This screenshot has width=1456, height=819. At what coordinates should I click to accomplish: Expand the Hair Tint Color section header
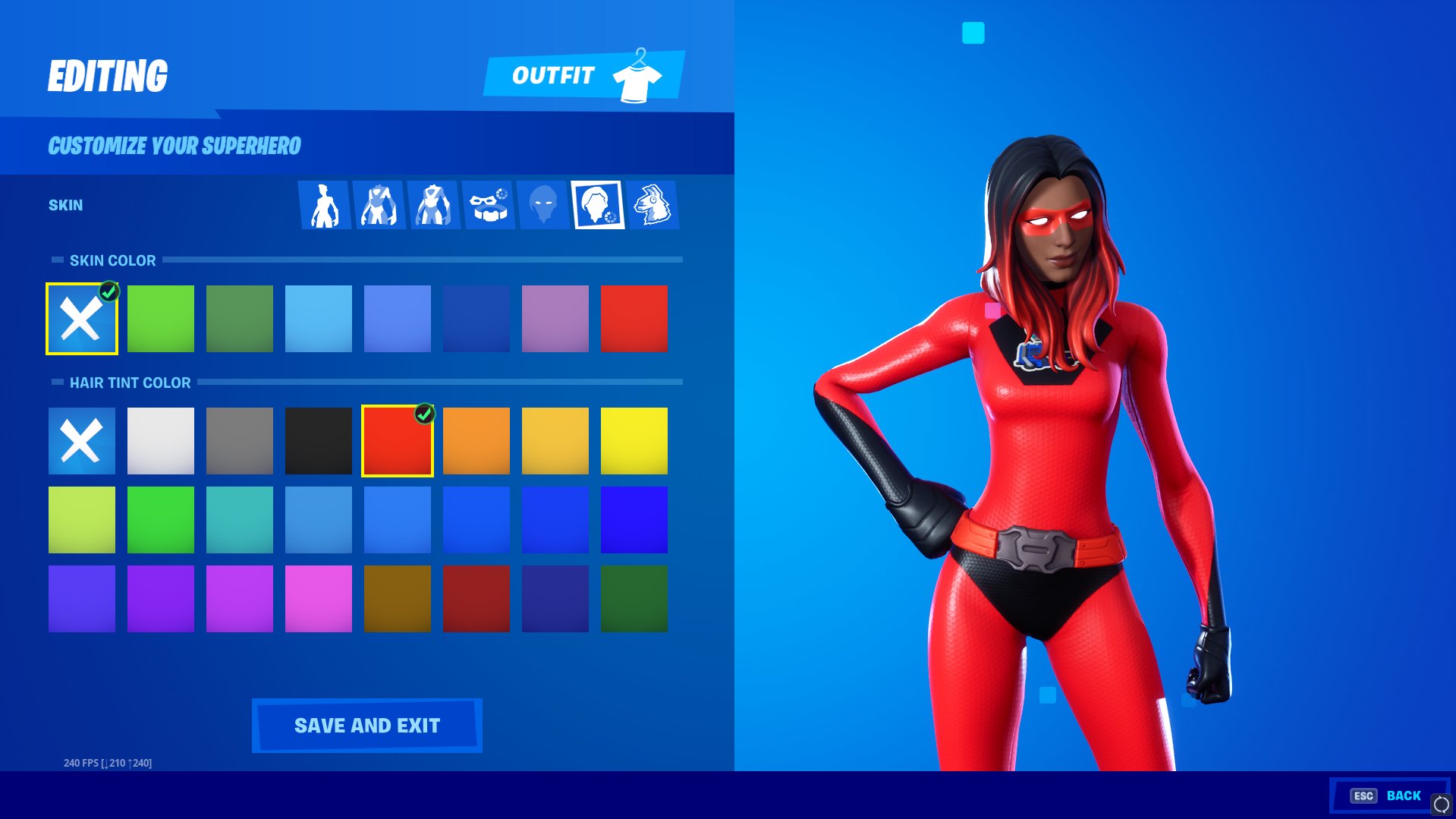(x=130, y=383)
